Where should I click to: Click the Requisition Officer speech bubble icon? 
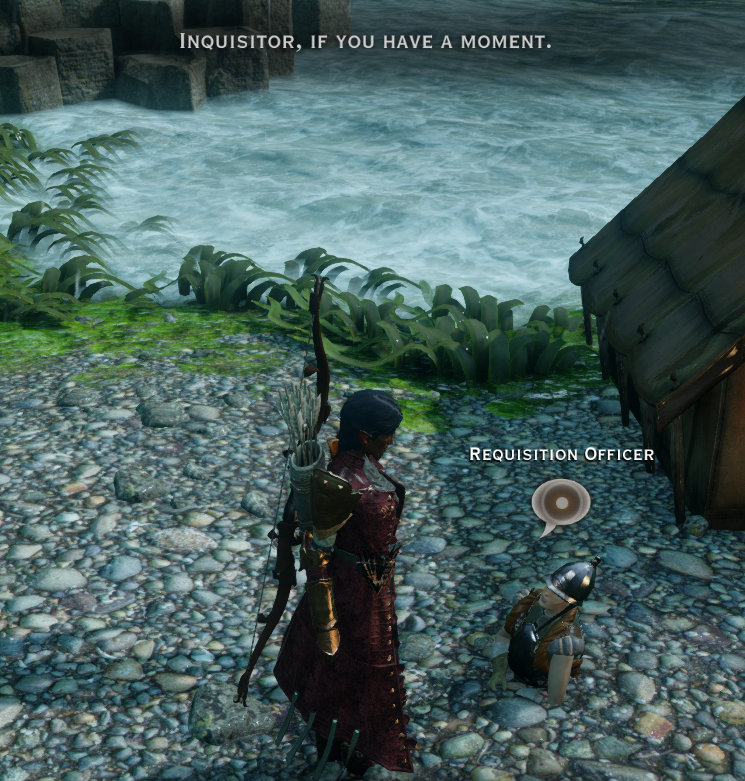tap(560, 502)
